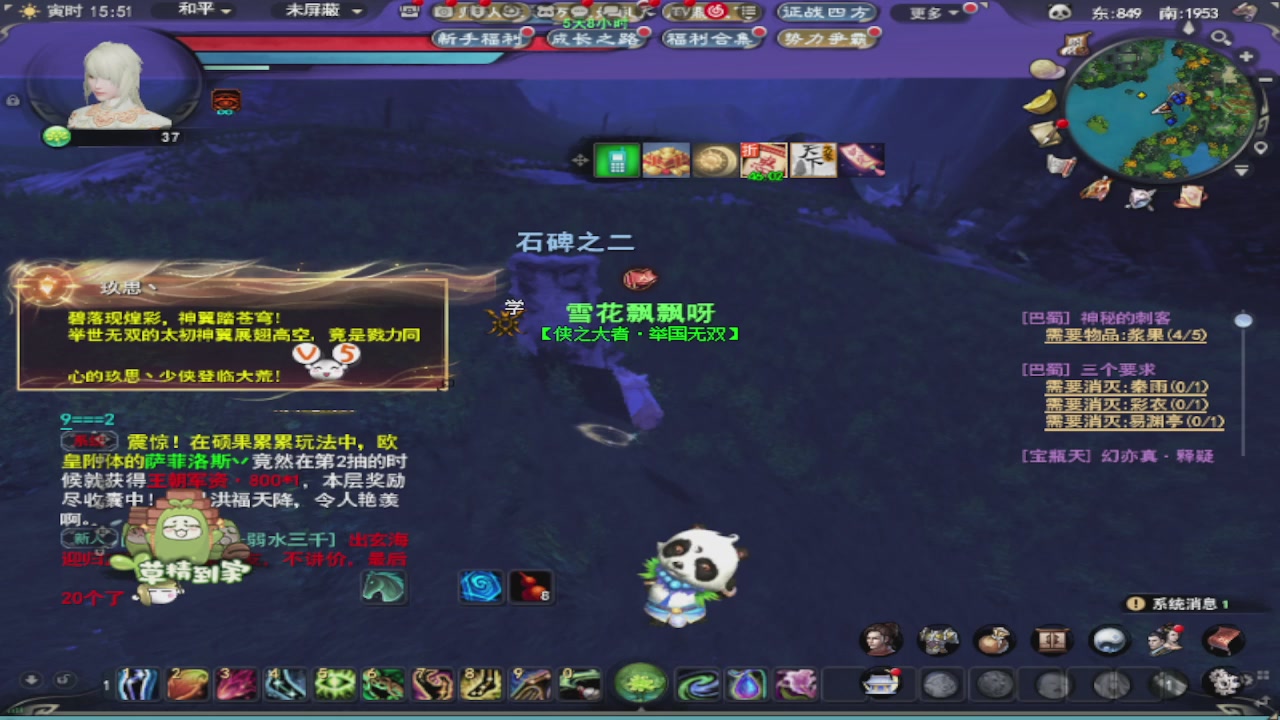Open the armor equipment panel icon
Viewport: 1280px width, 720px height.
(x=938, y=640)
